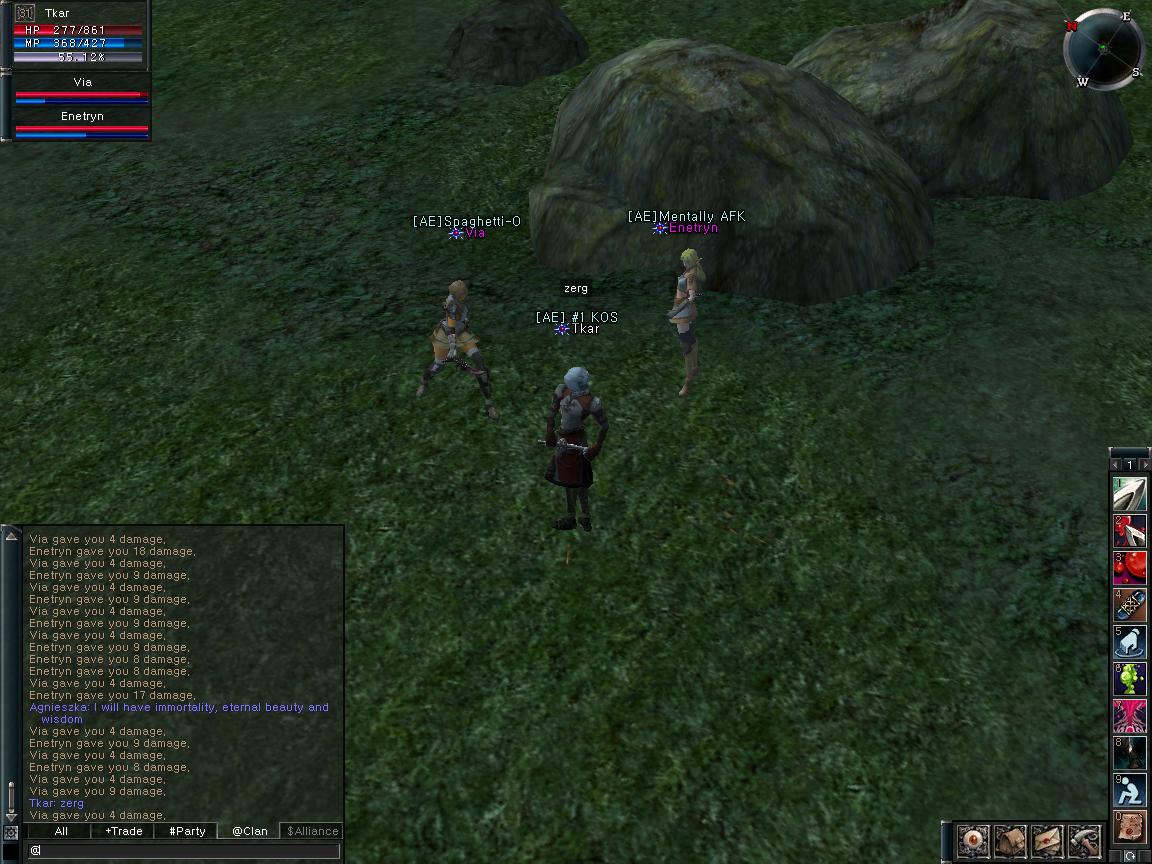Viewport: 1152px width, 864px height.
Task: Select party member Enetryn's frame
Action: pyautogui.click(x=82, y=124)
